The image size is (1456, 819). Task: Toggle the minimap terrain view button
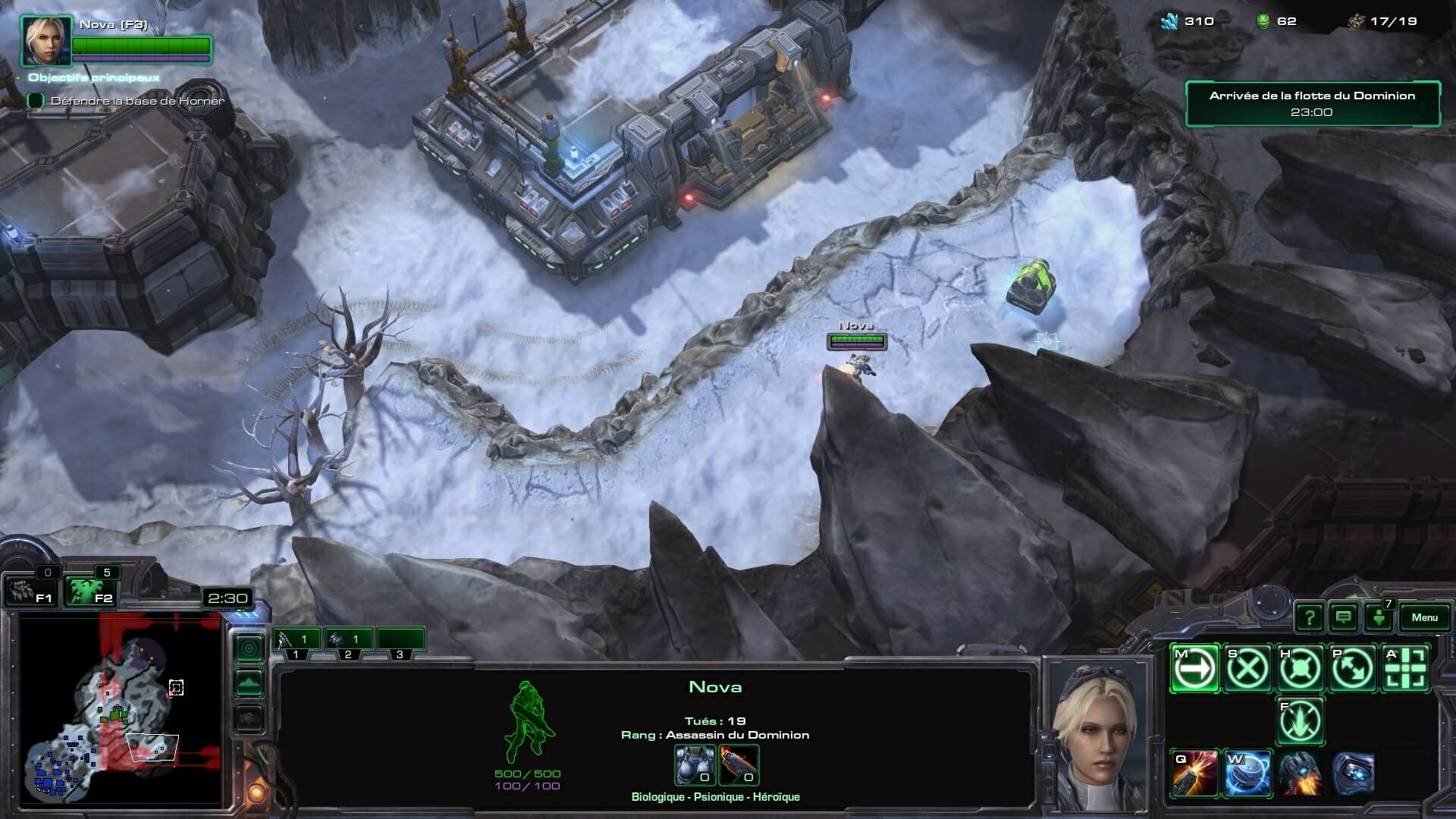249,683
